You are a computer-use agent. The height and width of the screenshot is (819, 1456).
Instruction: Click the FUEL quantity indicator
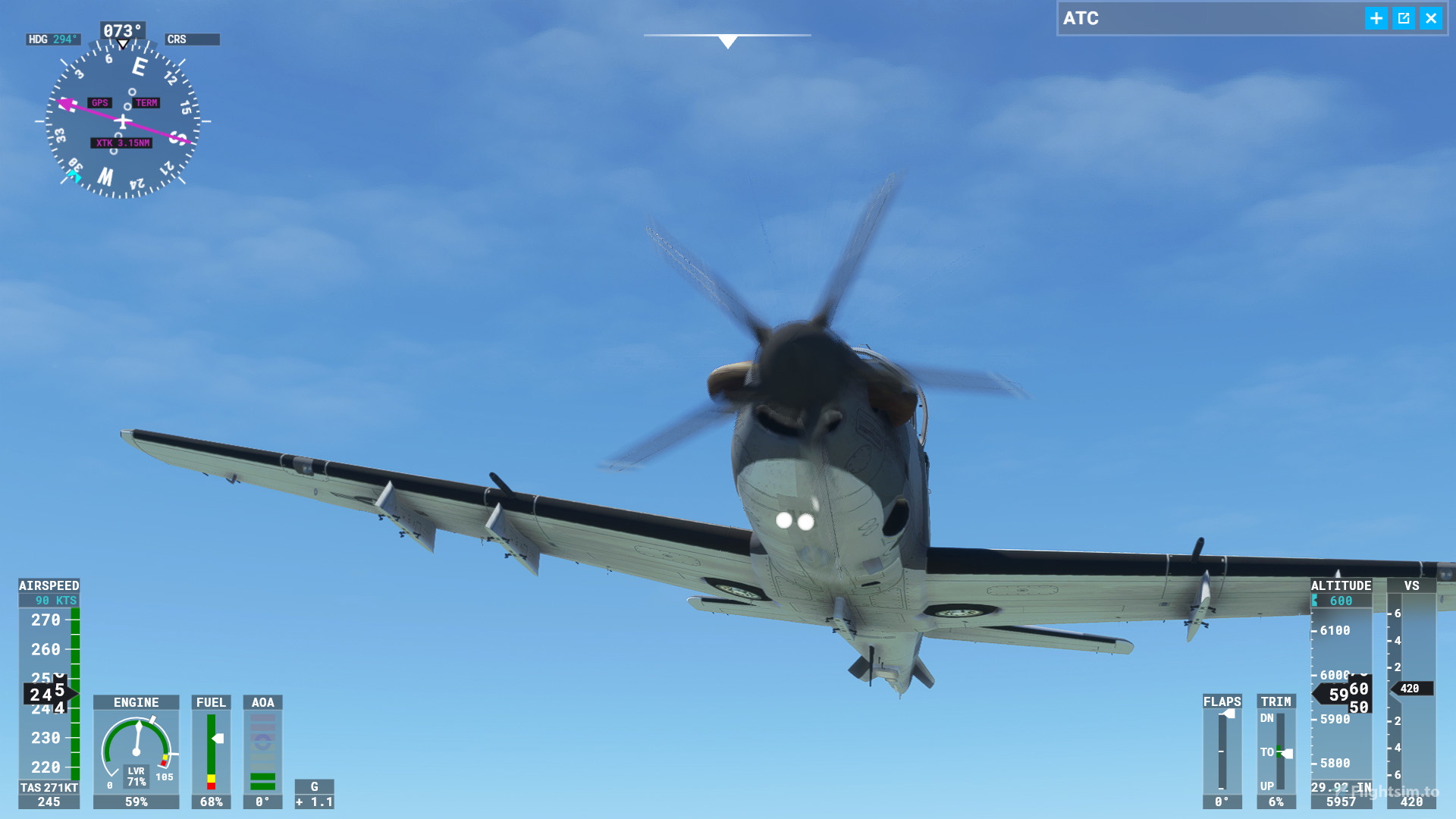[211, 702]
